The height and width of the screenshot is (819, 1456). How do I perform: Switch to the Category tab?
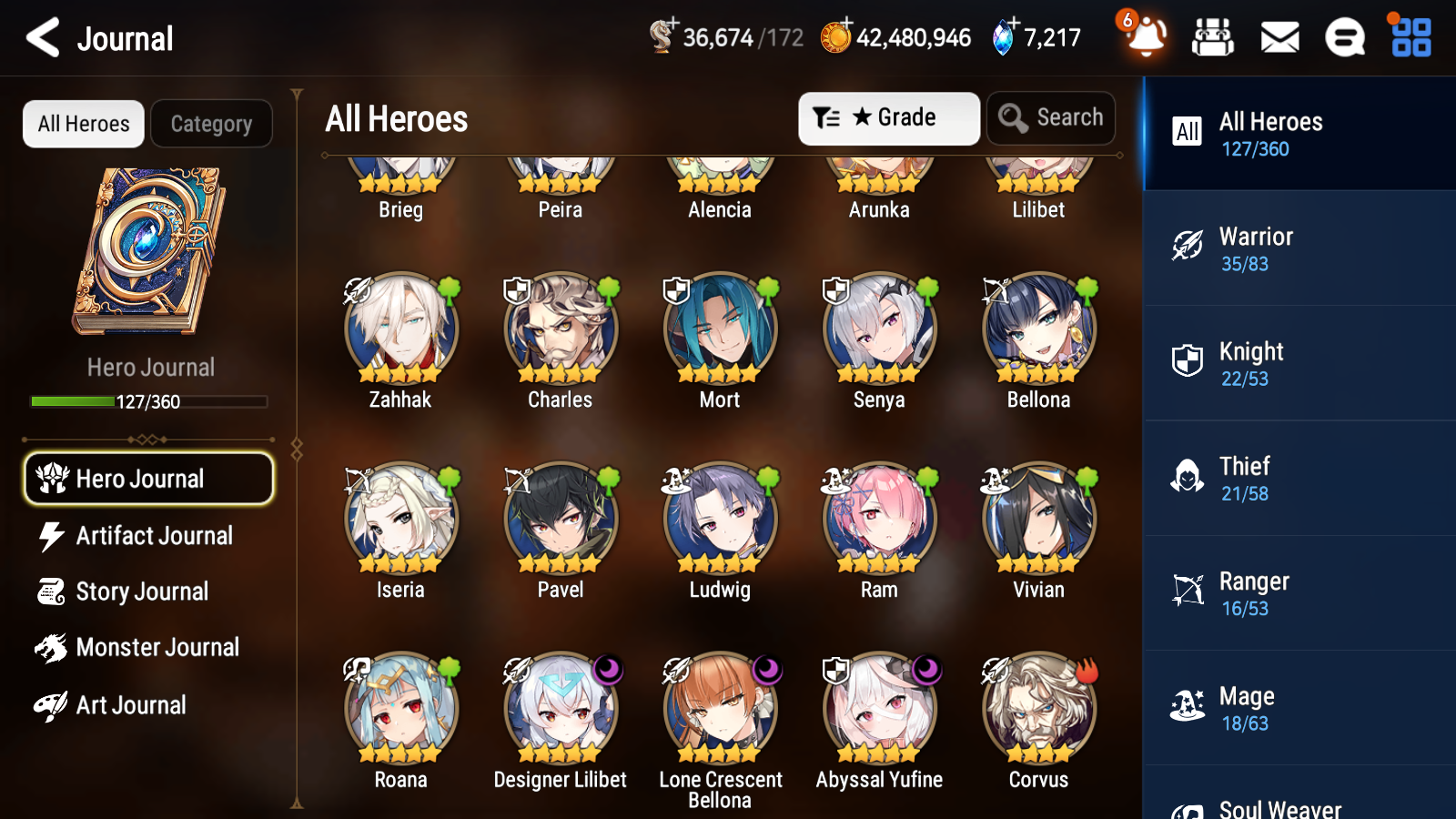[x=211, y=124]
